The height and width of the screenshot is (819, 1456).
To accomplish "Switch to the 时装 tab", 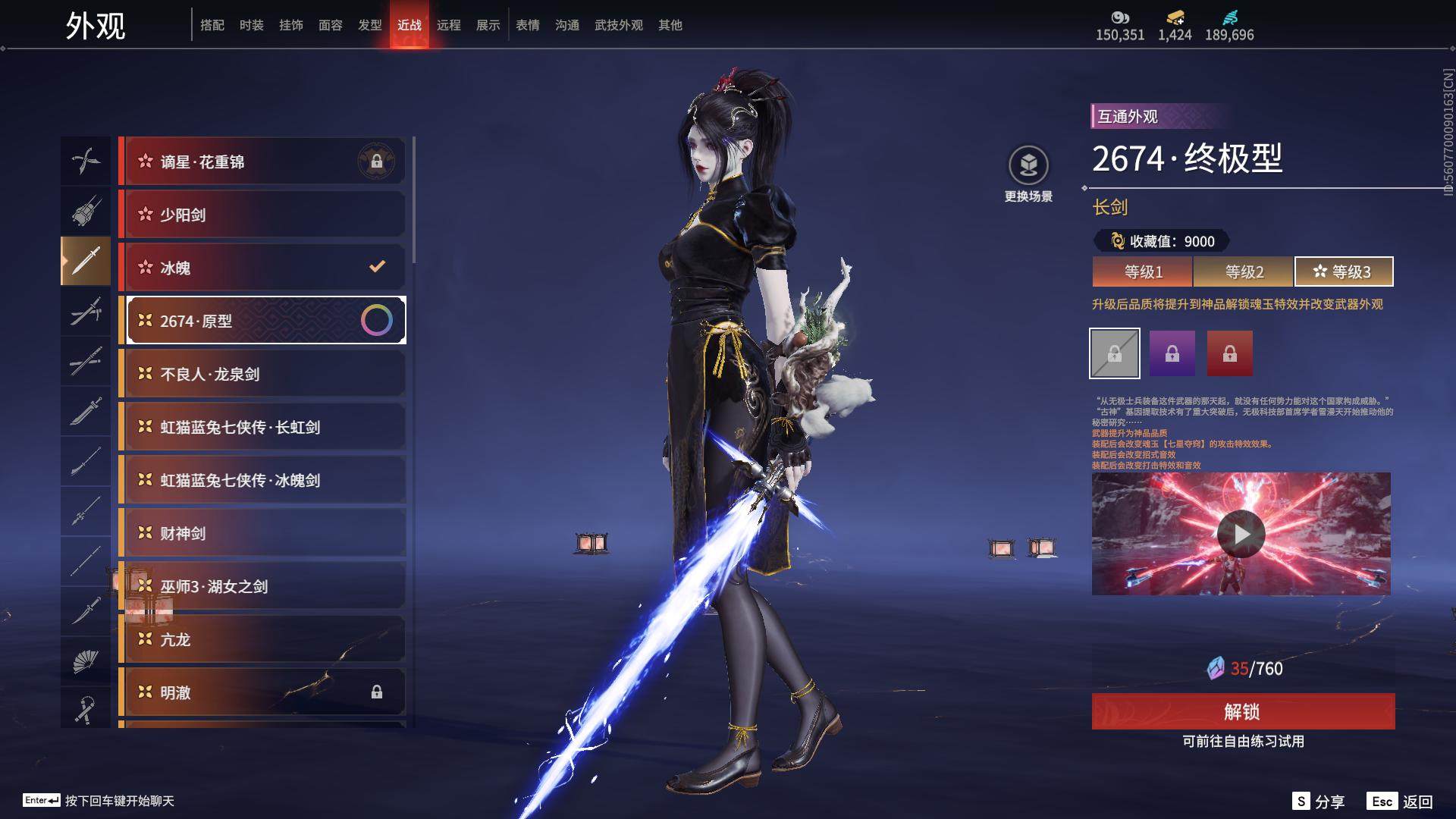I will pyautogui.click(x=251, y=25).
